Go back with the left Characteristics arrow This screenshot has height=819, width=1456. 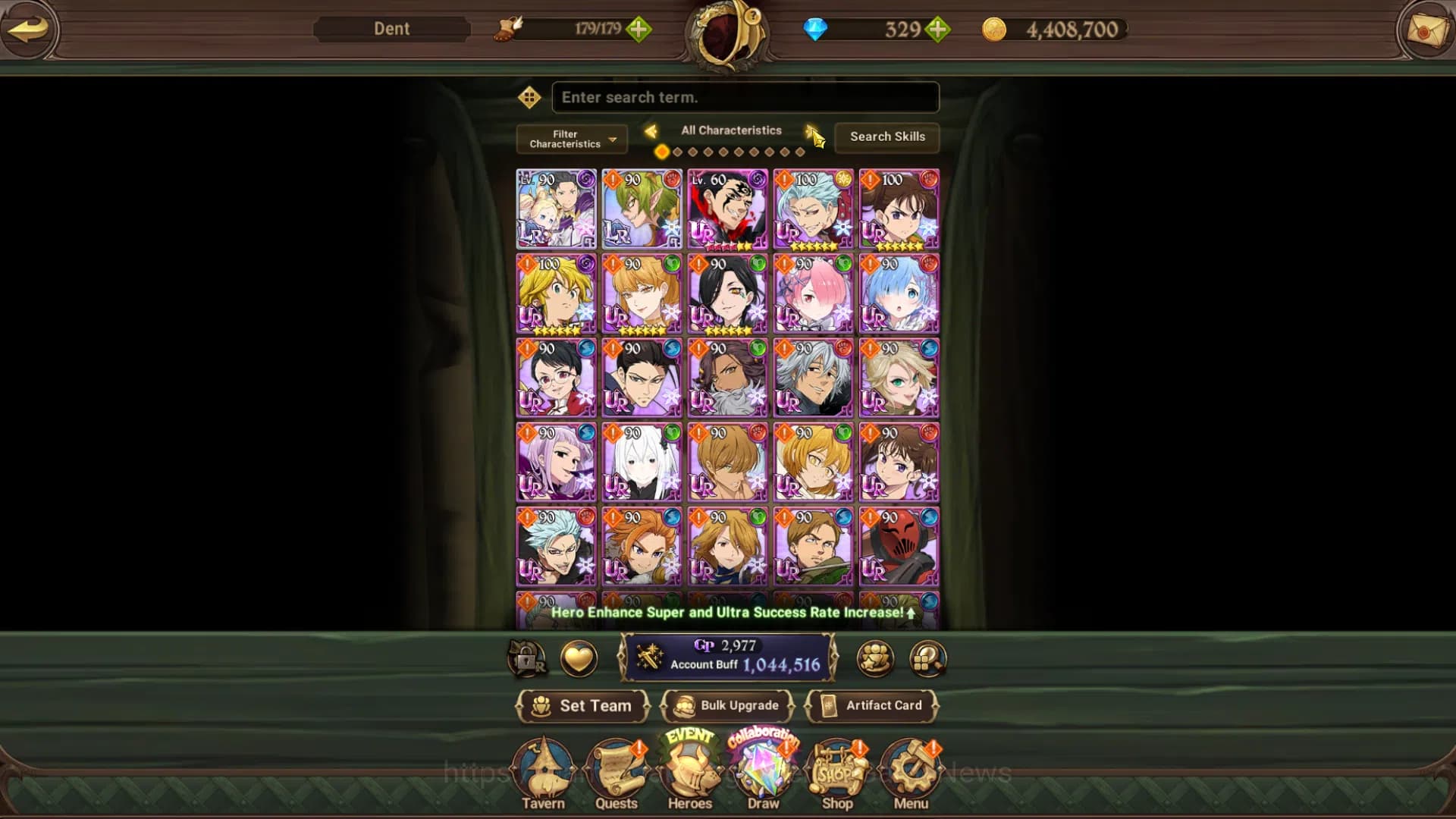click(651, 130)
